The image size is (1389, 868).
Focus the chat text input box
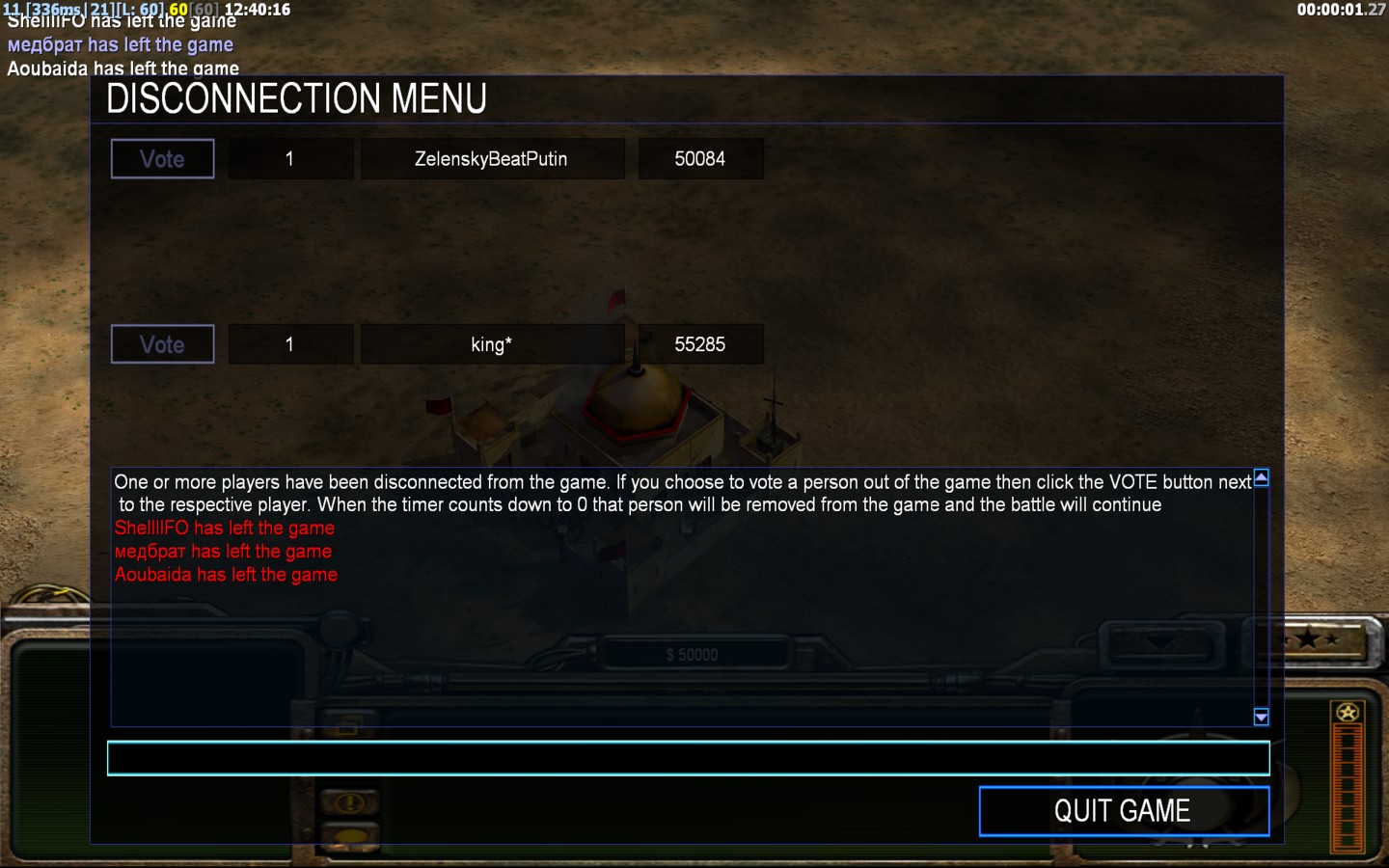click(688, 759)
